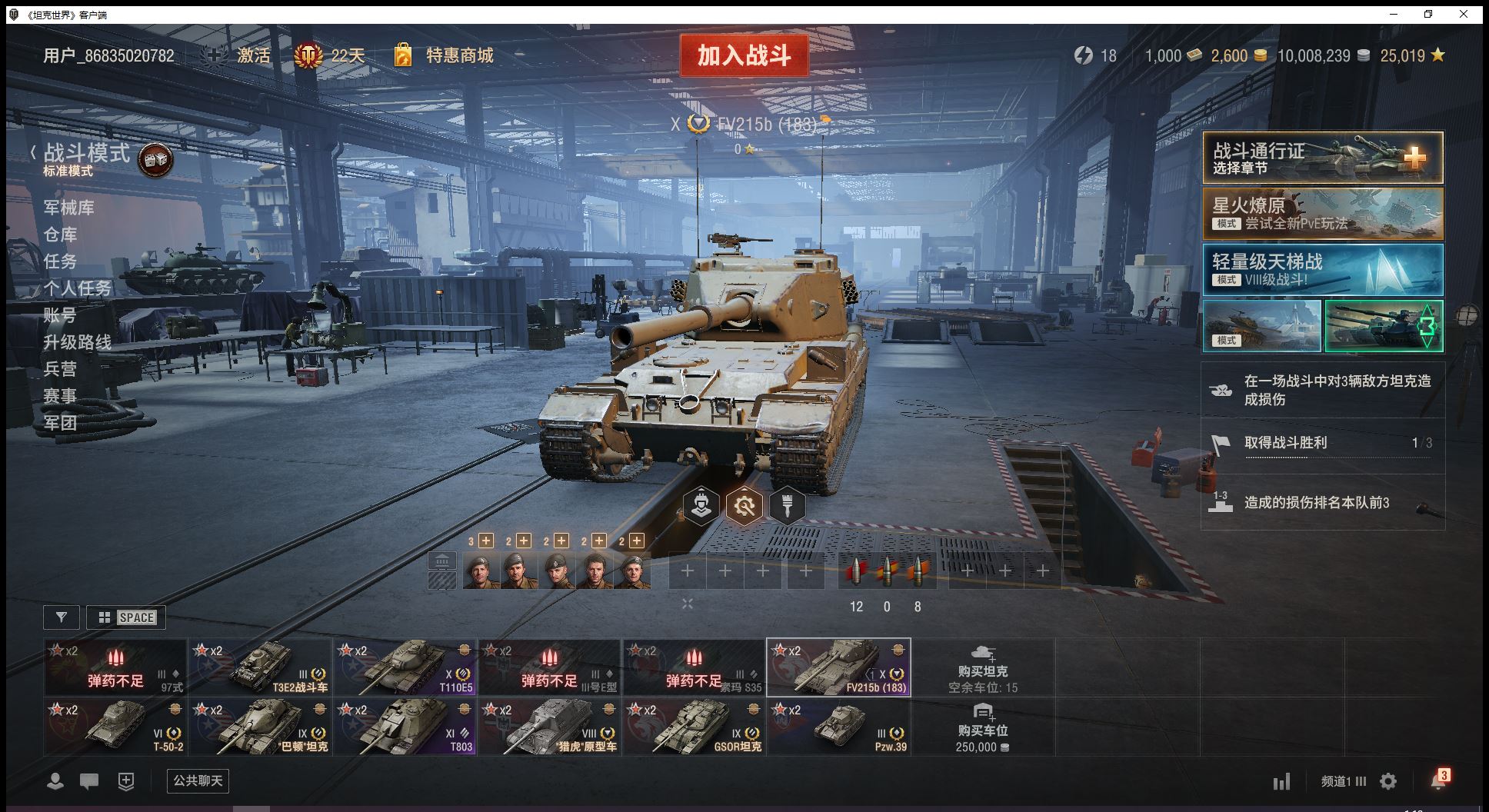Select the T110E5 tank in carousel
The width and height of the screenshot is (1489, 812).
[x=405, y=667]
